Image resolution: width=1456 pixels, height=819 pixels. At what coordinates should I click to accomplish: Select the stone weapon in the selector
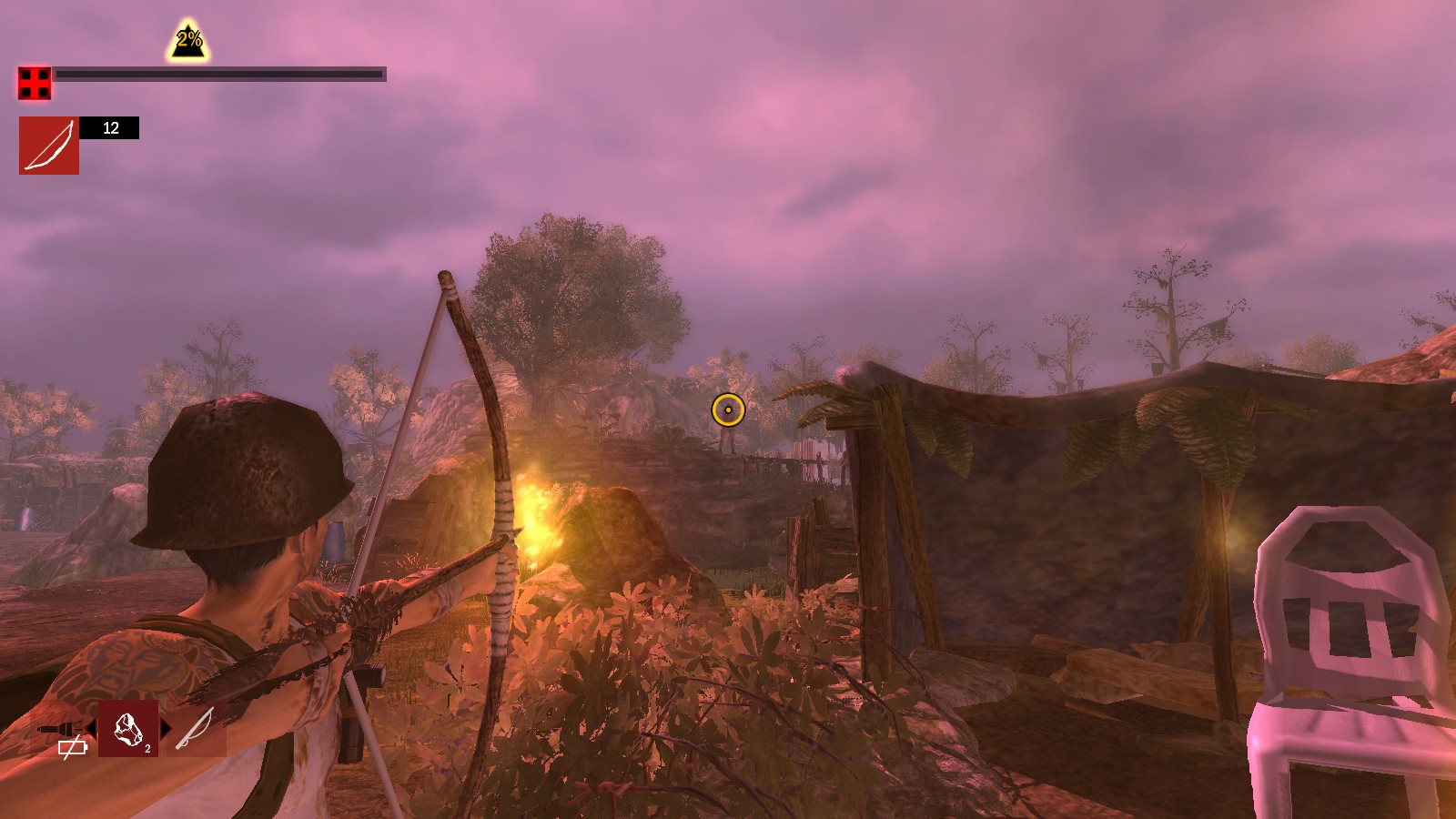pos(127,733)
